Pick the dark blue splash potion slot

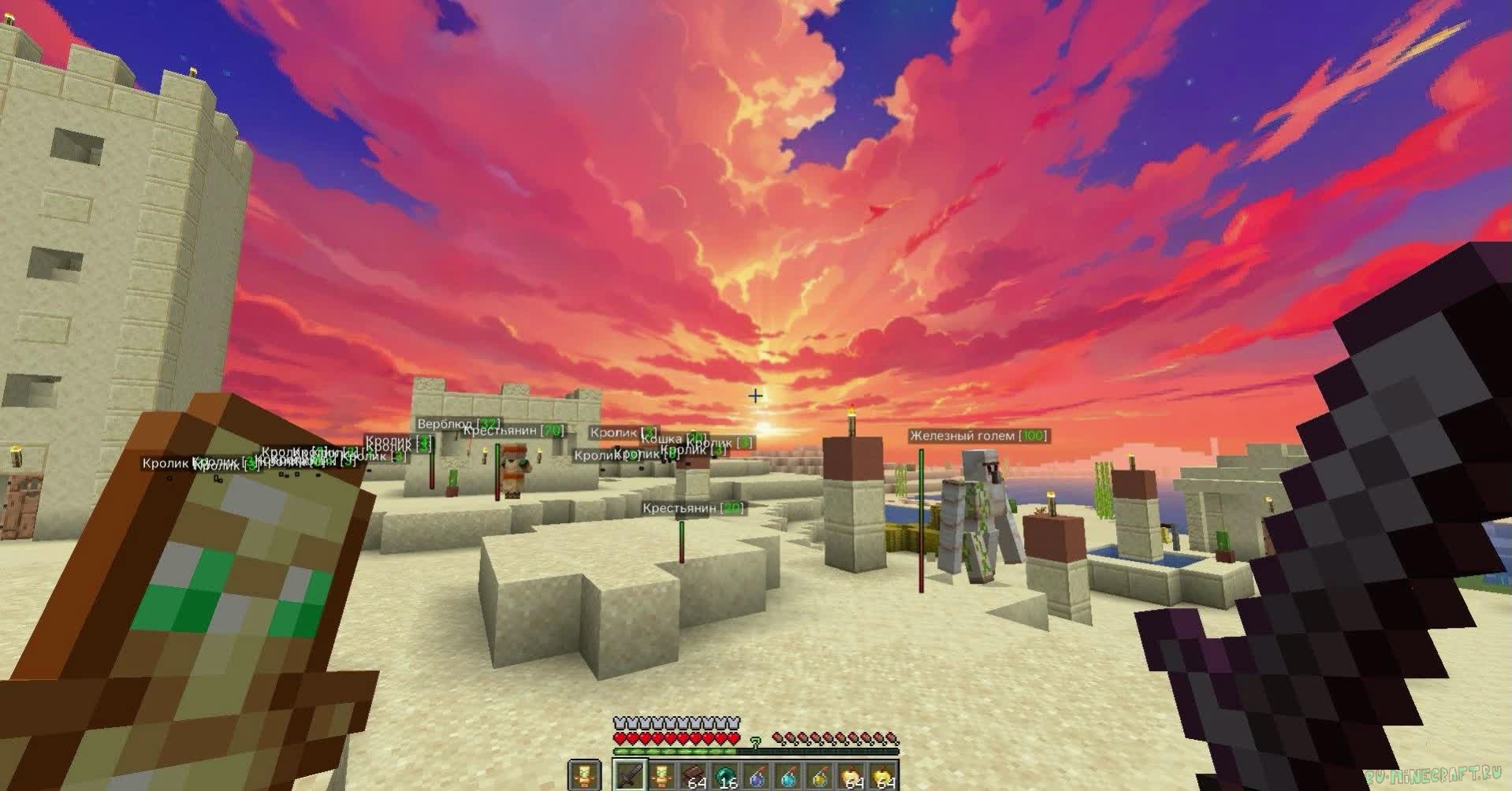[758, 775]
